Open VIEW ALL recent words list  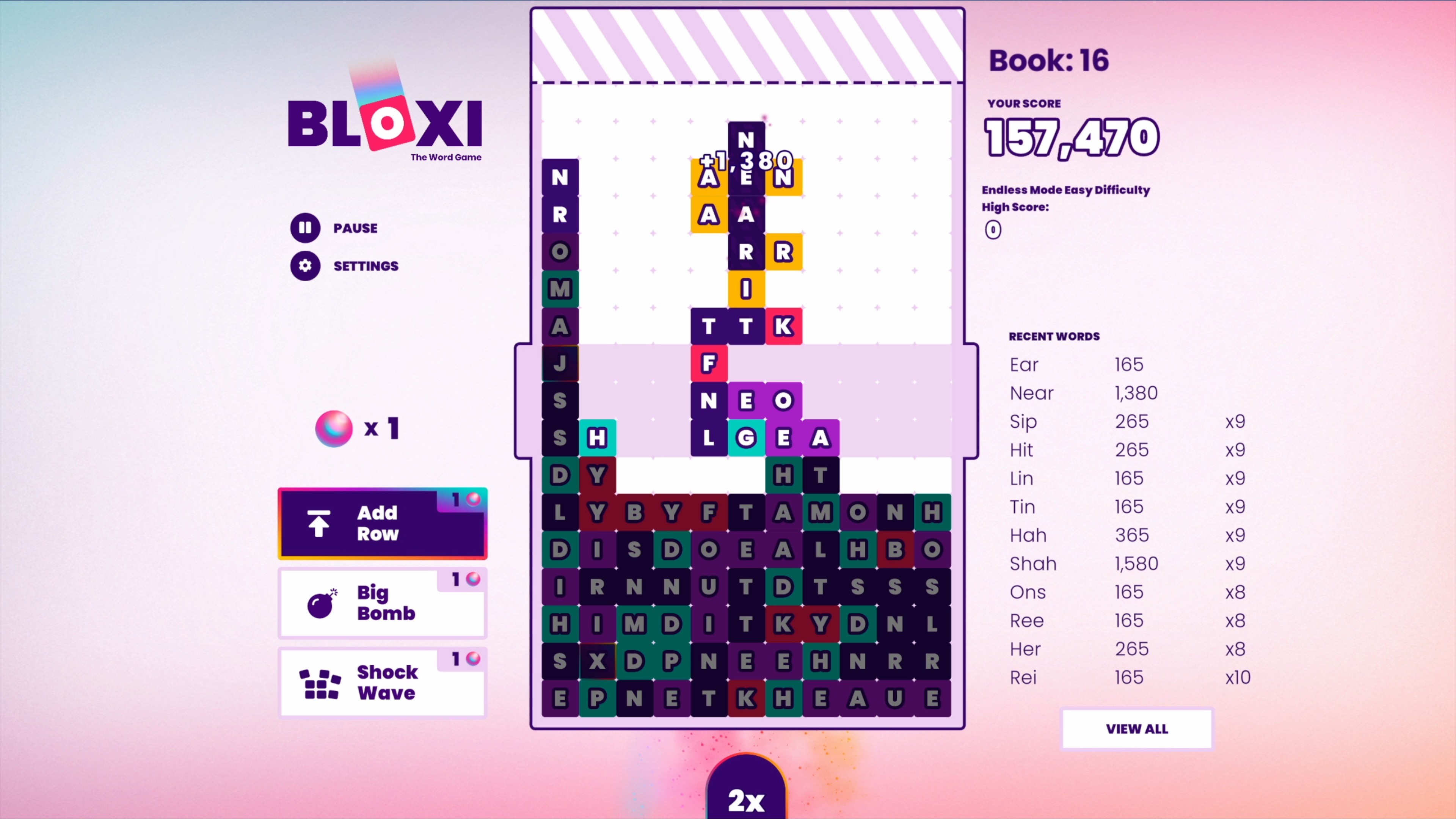click(1137, 729)
